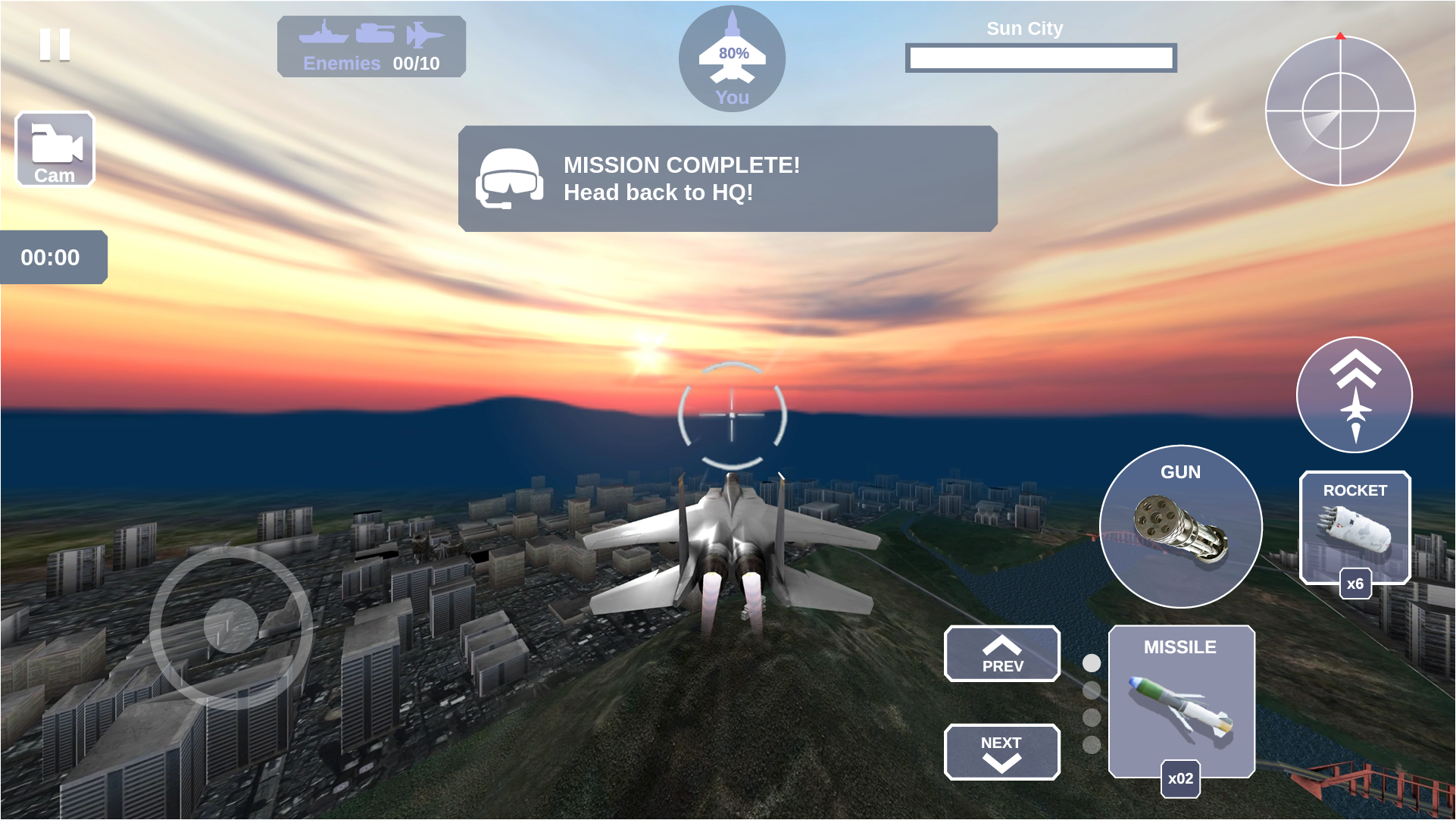
Task: Switch to previous weapon with PREV
Action: click(x=1001, y=654)
